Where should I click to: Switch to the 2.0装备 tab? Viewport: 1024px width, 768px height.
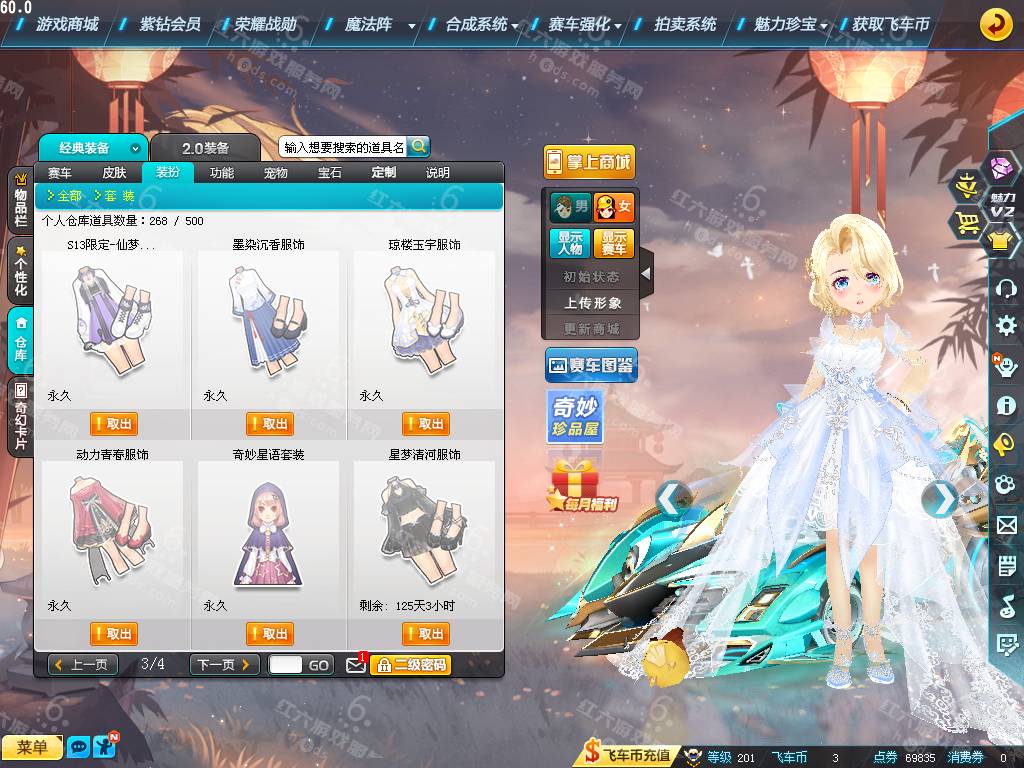(205, 148)
